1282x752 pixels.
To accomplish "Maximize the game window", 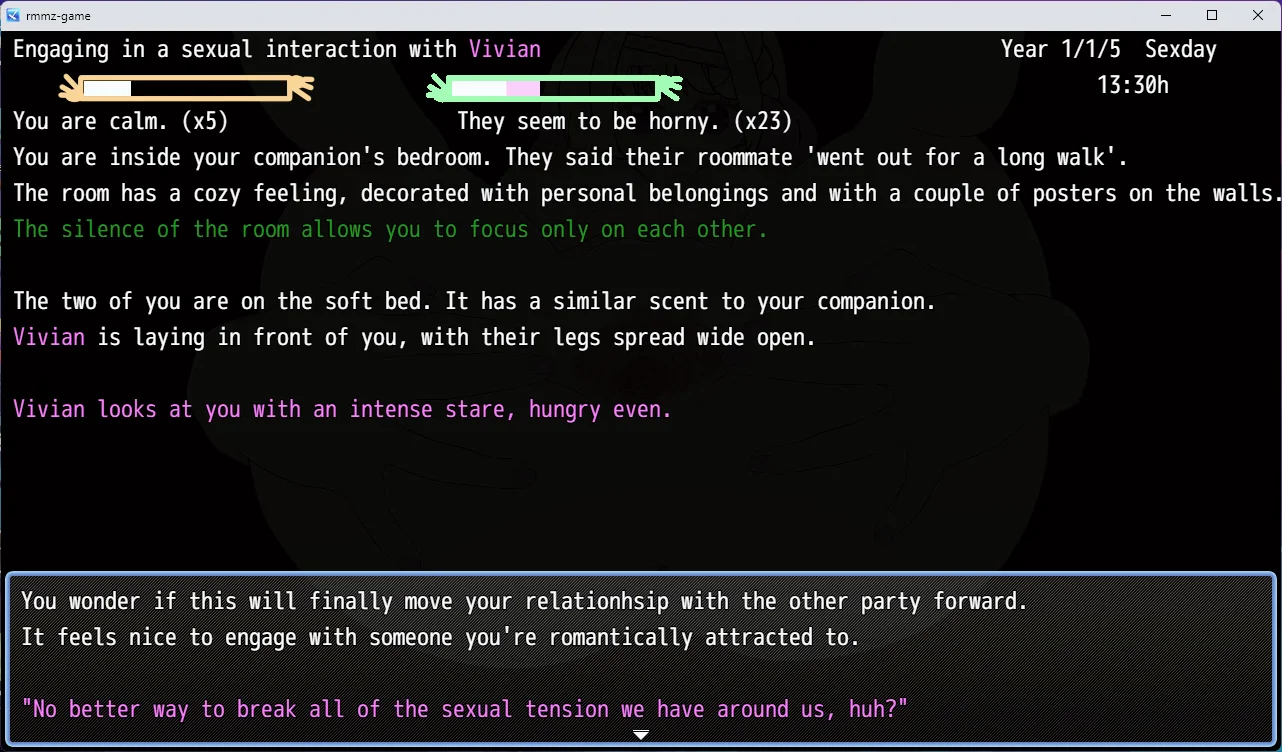I will tap(1212, 15).
